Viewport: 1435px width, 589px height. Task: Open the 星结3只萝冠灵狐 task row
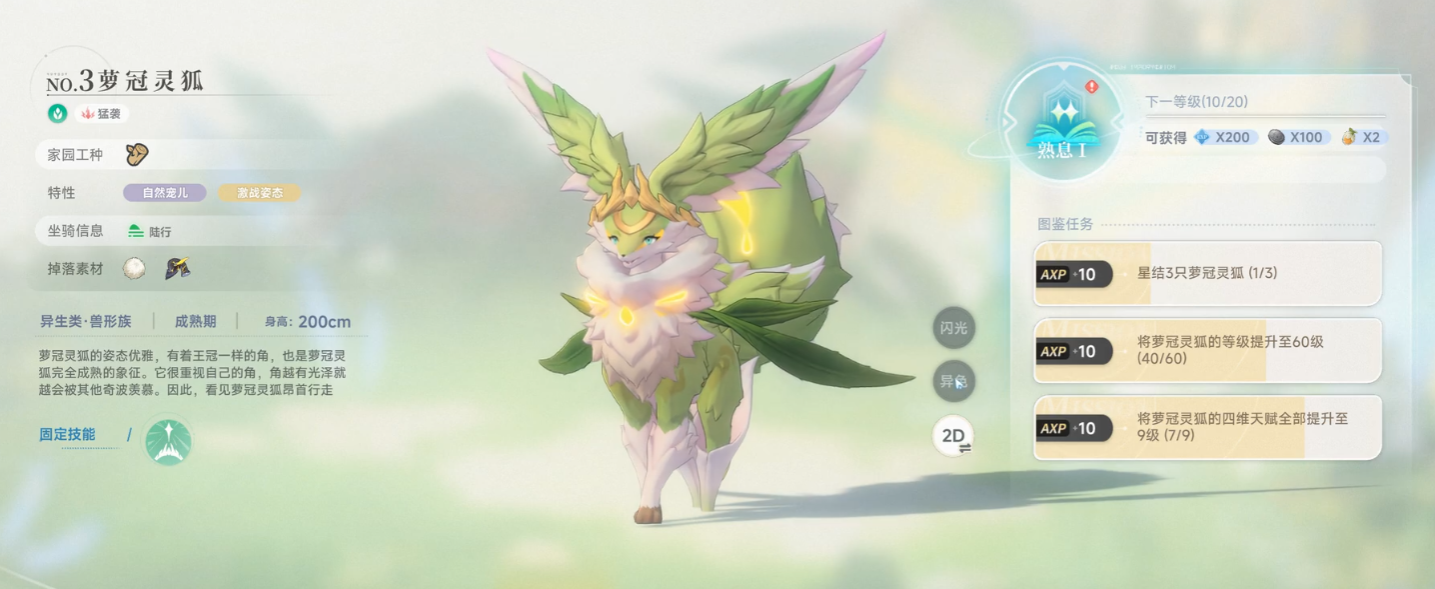pyautogui.click(x=1208, y=273)
